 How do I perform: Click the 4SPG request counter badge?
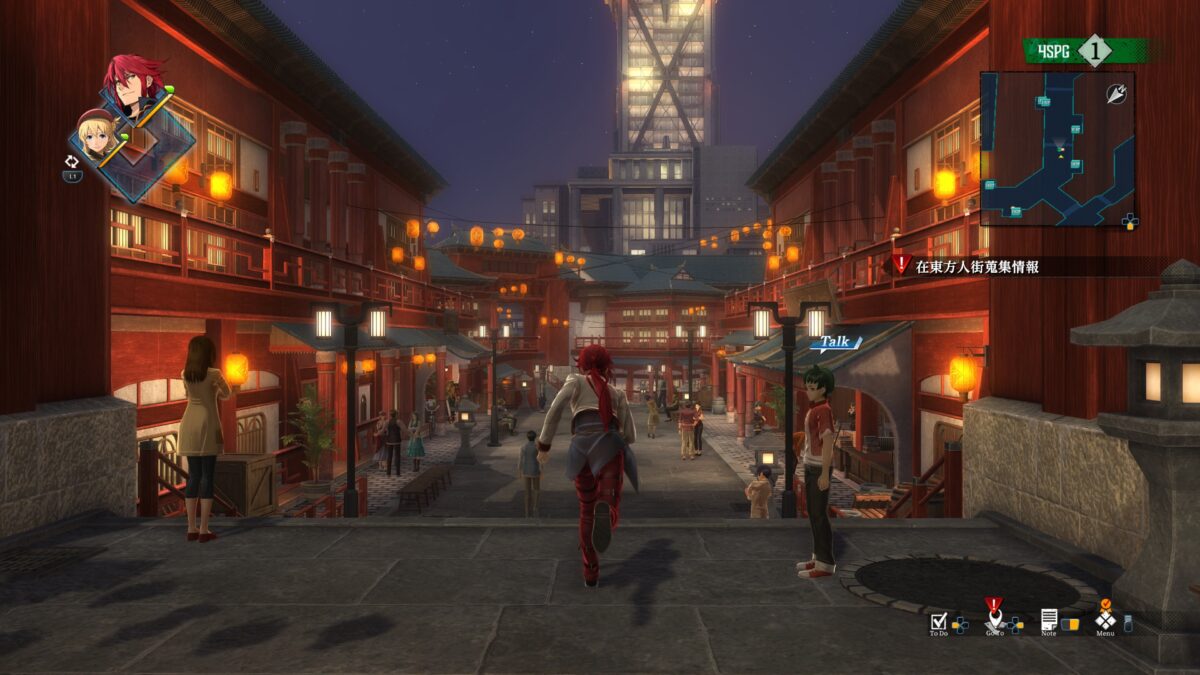pyautogui.click(x=1092, y=50)
